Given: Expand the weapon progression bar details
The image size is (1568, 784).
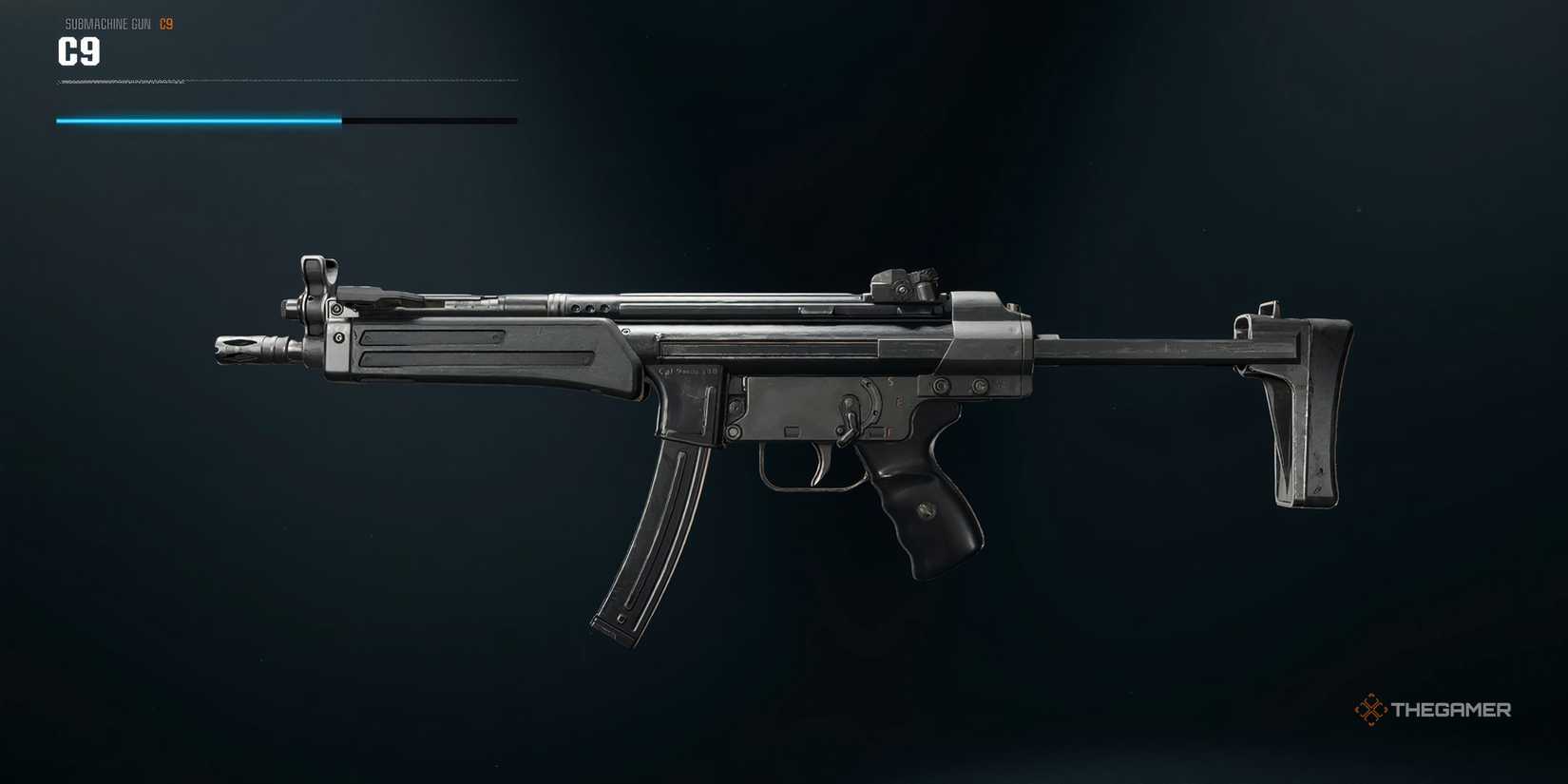Looking at the screenshot, I should 285,121.
